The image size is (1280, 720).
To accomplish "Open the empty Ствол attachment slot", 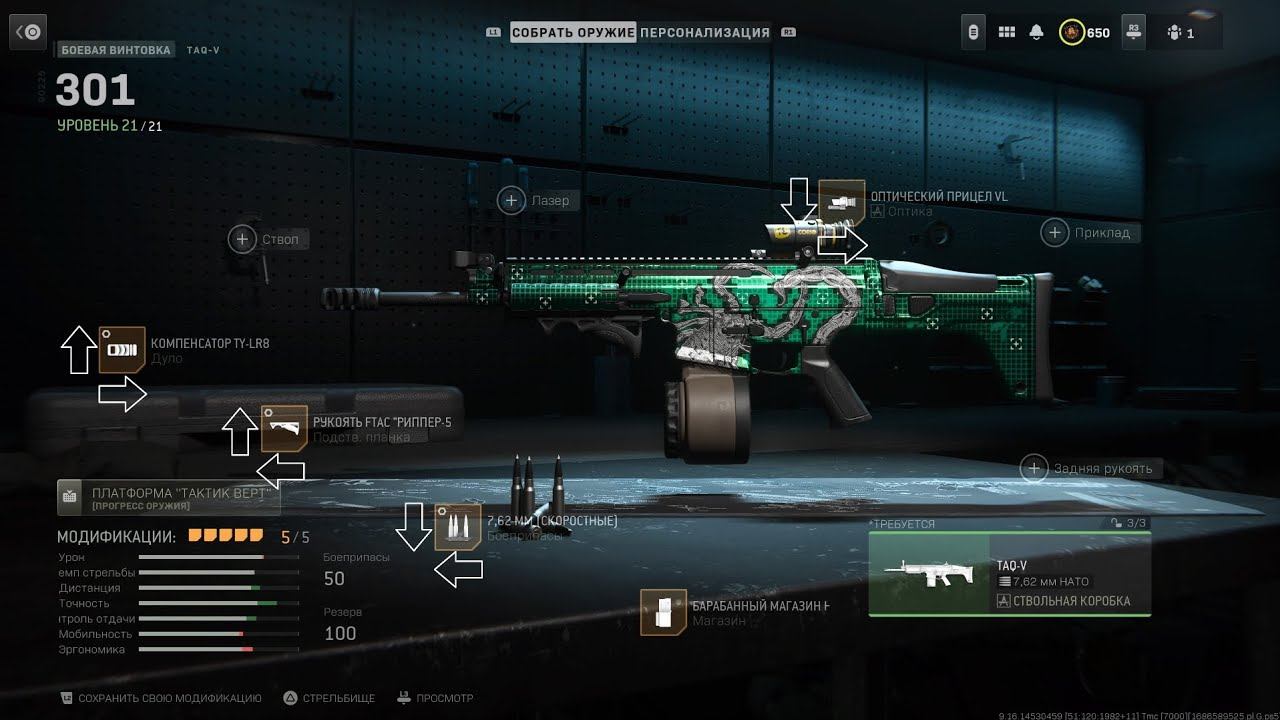I will (243, 239).
